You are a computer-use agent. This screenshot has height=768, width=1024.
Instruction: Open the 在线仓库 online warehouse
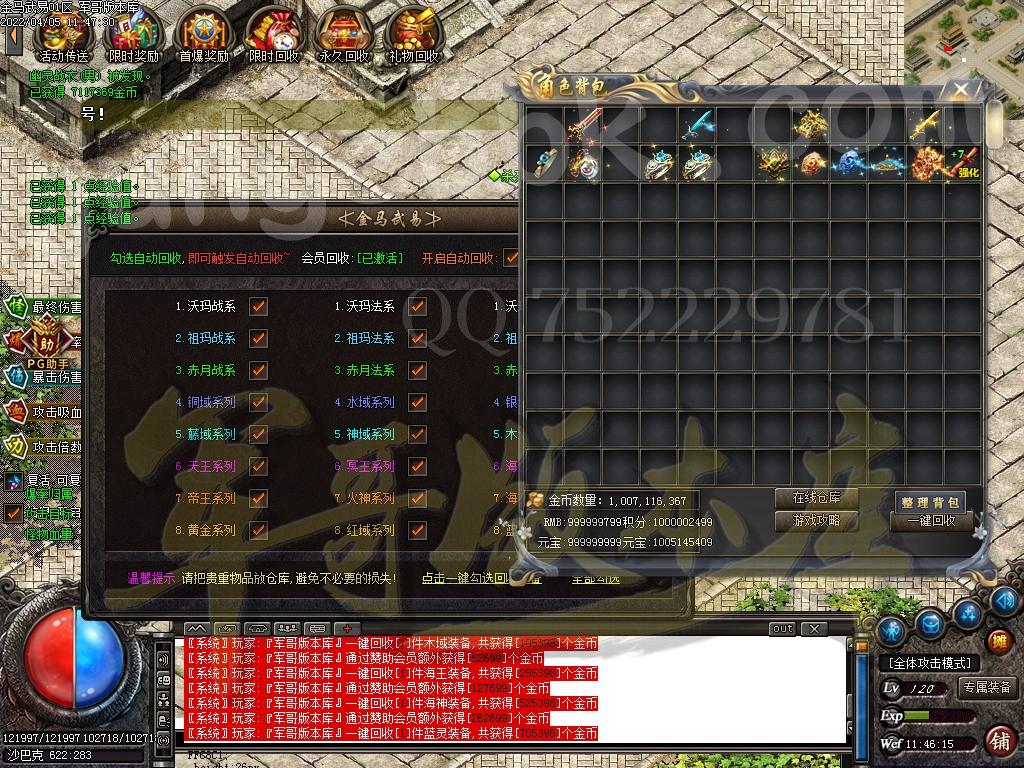817,497
